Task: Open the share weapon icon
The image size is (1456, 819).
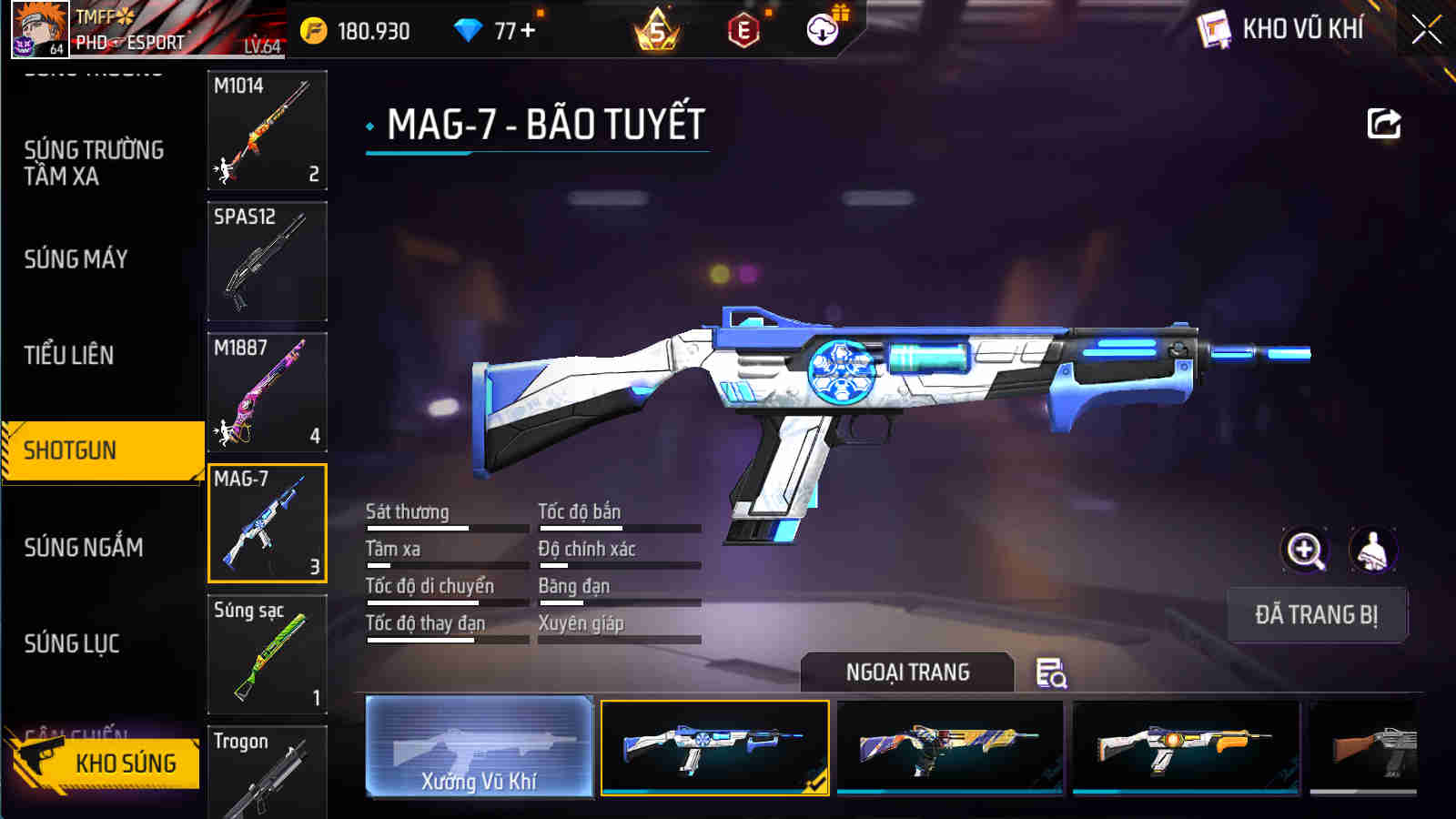Action: coord(1384,123)
